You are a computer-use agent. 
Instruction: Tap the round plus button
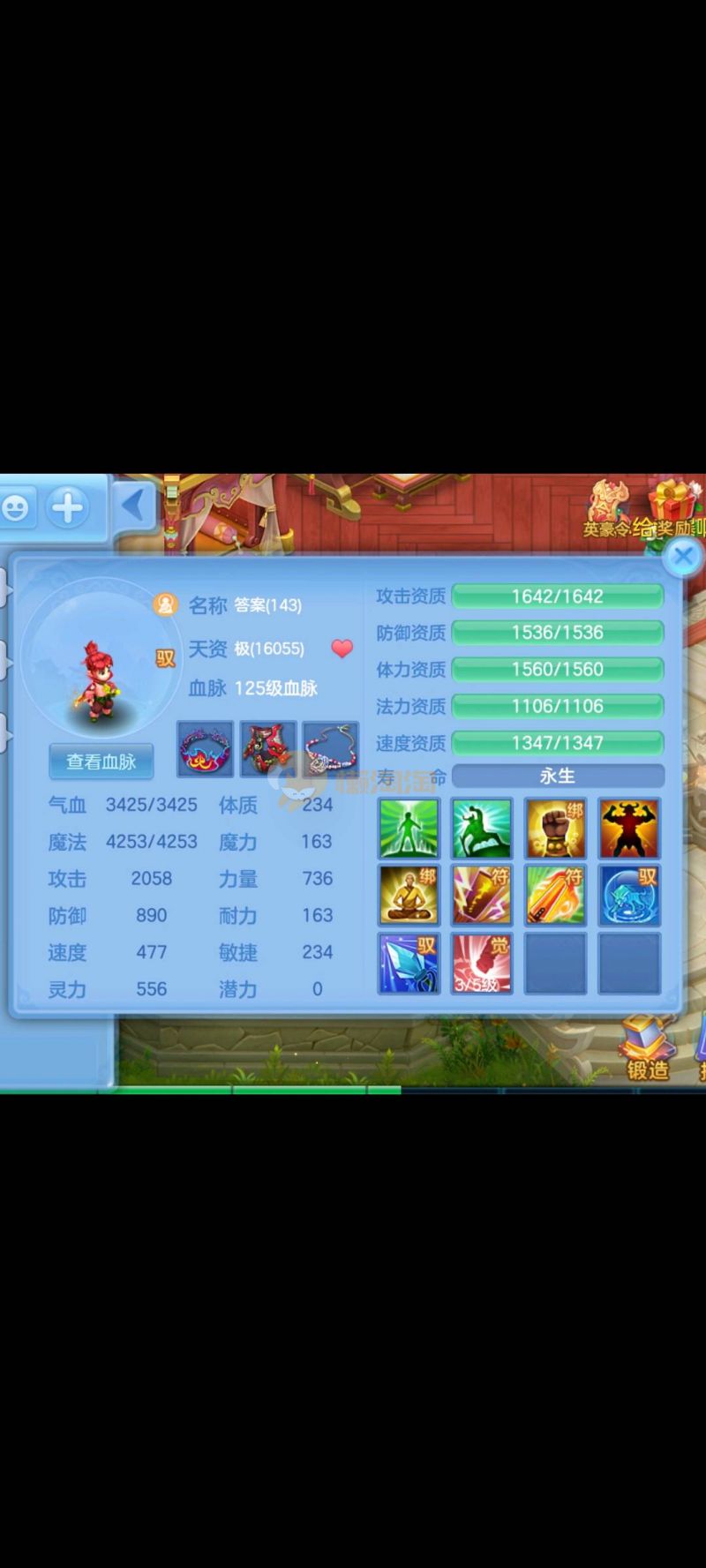pos(68,507)
